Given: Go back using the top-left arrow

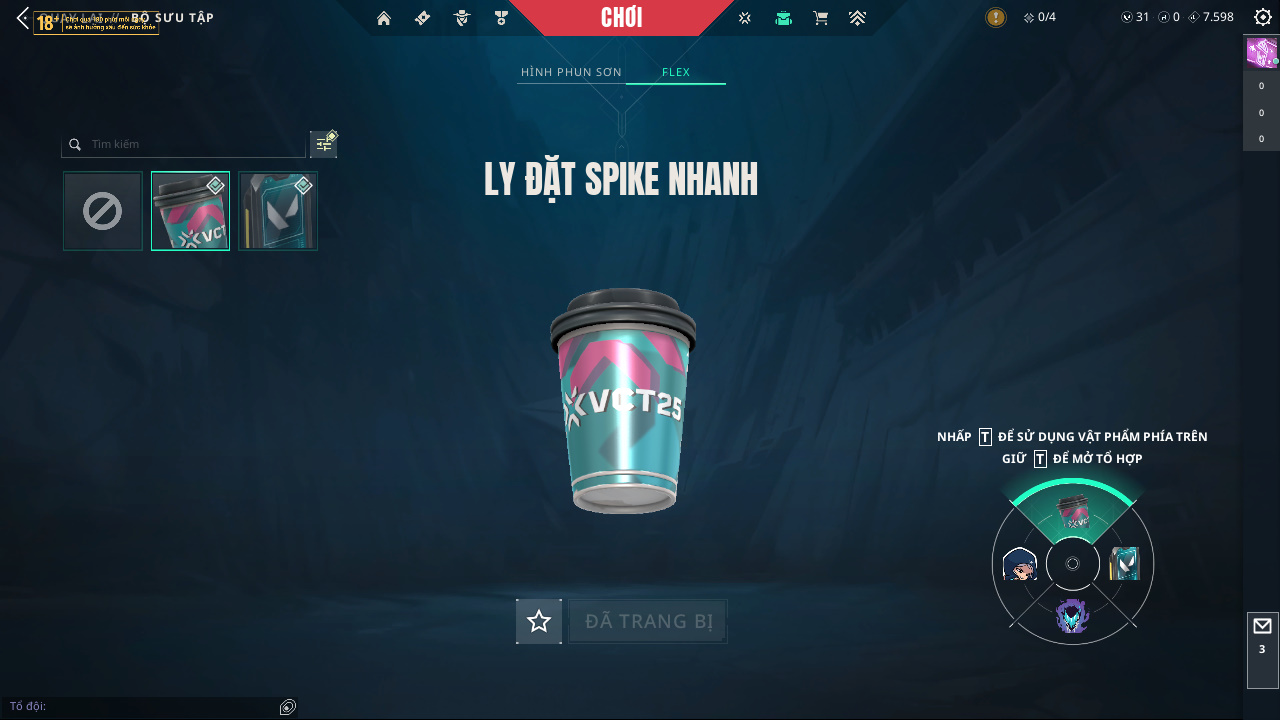Looking at the screenshot, I should point(22,18).
